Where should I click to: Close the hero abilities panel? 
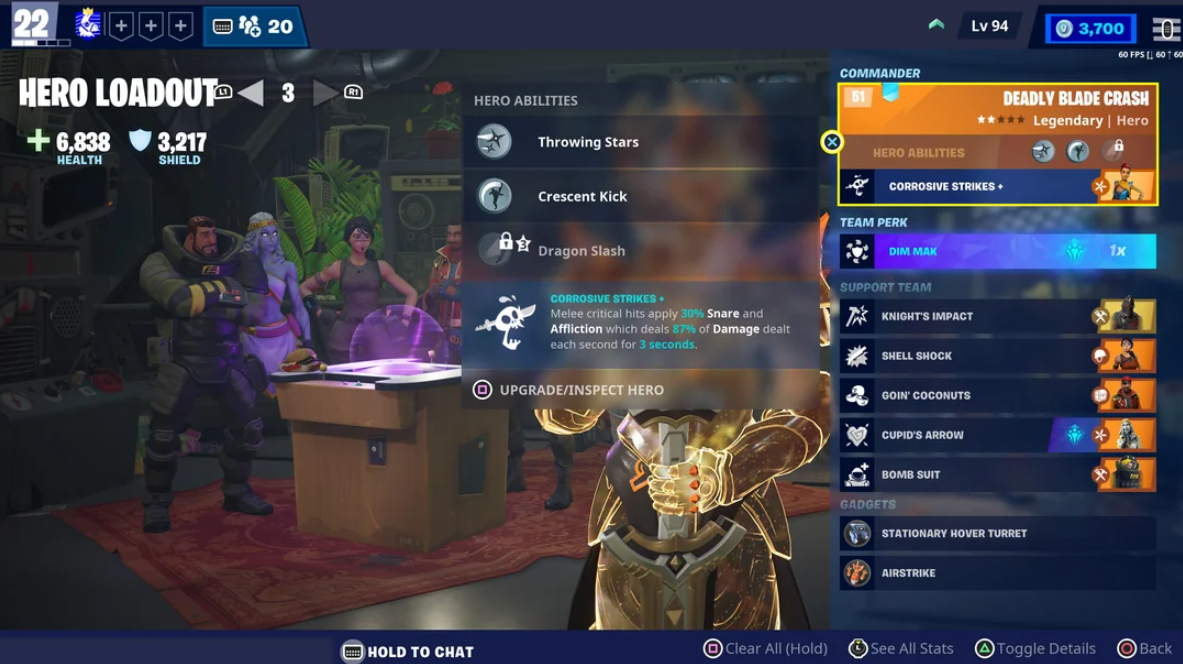[x=832, y=142]
